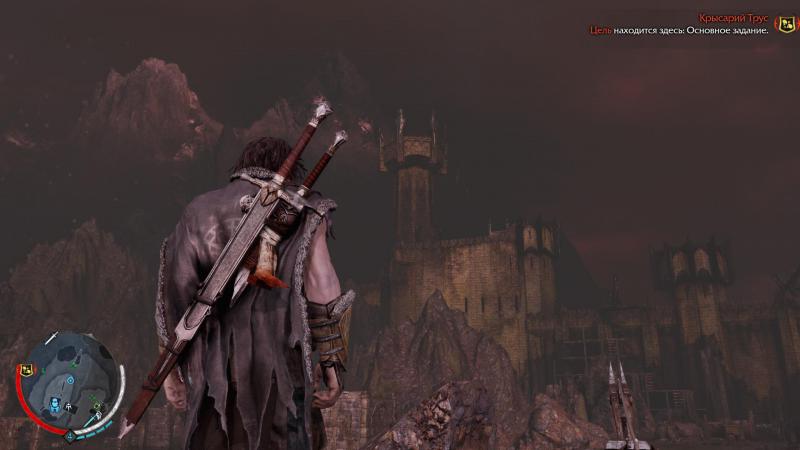
Task: Select the "Крысарий Трус" objective title
Action: [734, 18]
